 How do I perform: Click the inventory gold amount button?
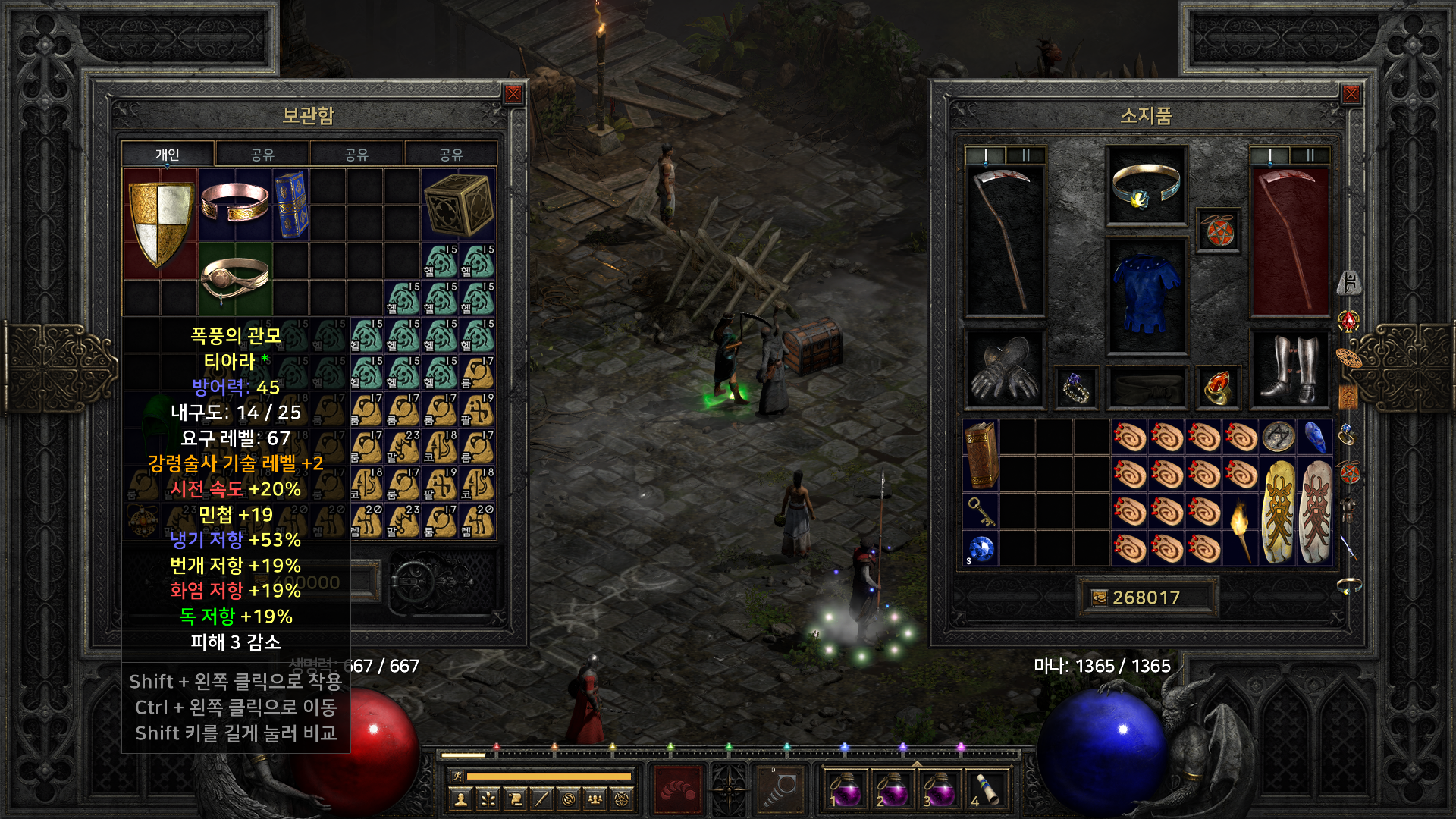click(x=1100, y=598)
